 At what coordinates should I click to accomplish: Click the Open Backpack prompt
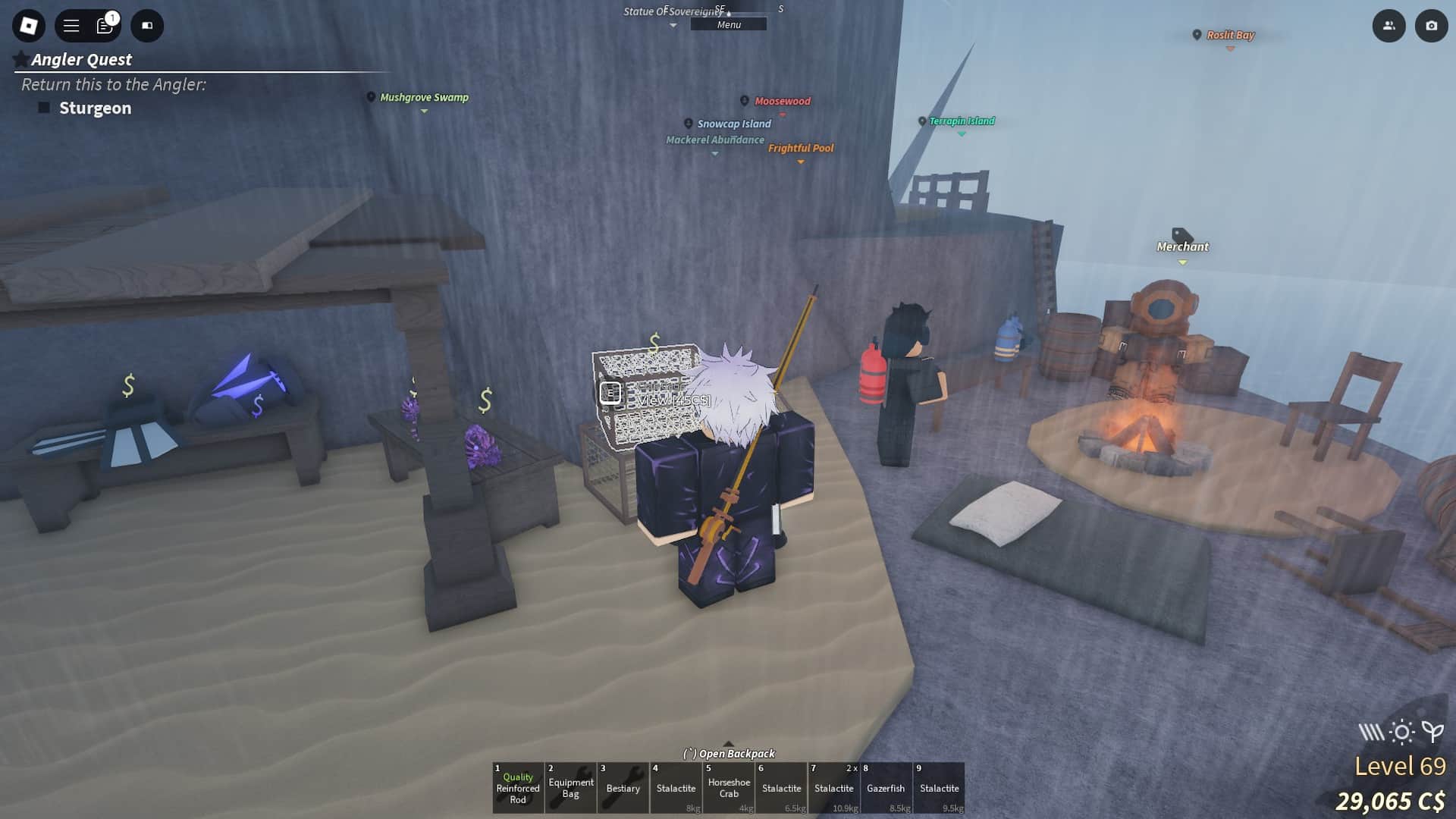click(729, 754)
